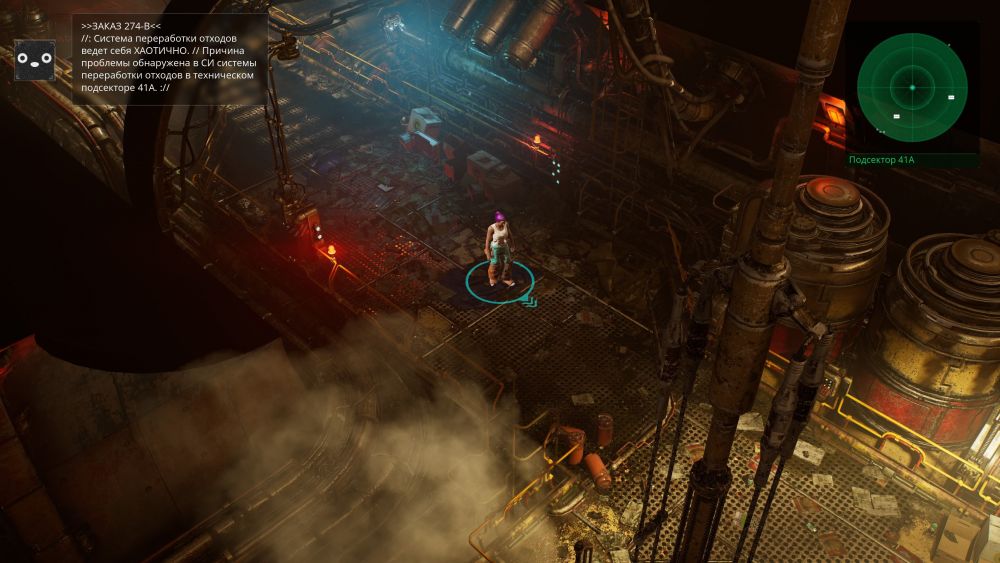Click the circular green radar minimap
This screenshot has height=563, width=1000.
pyautogui.click(x=912, y=88)
